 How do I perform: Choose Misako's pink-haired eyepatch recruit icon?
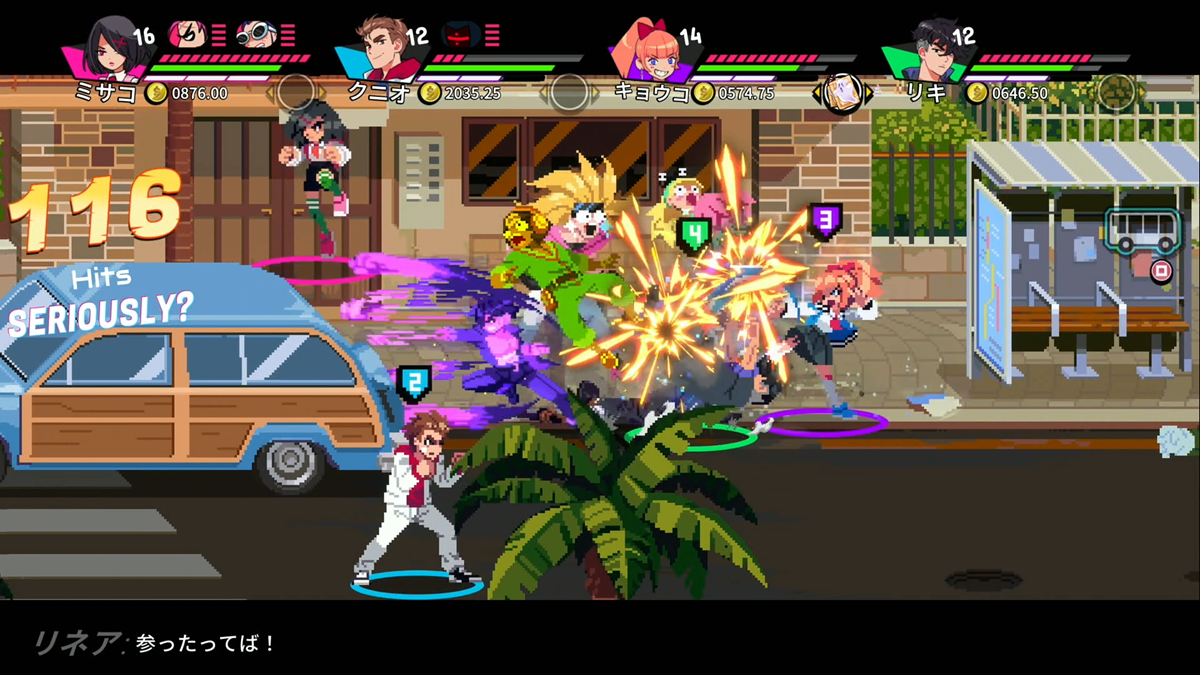[188, 36]
